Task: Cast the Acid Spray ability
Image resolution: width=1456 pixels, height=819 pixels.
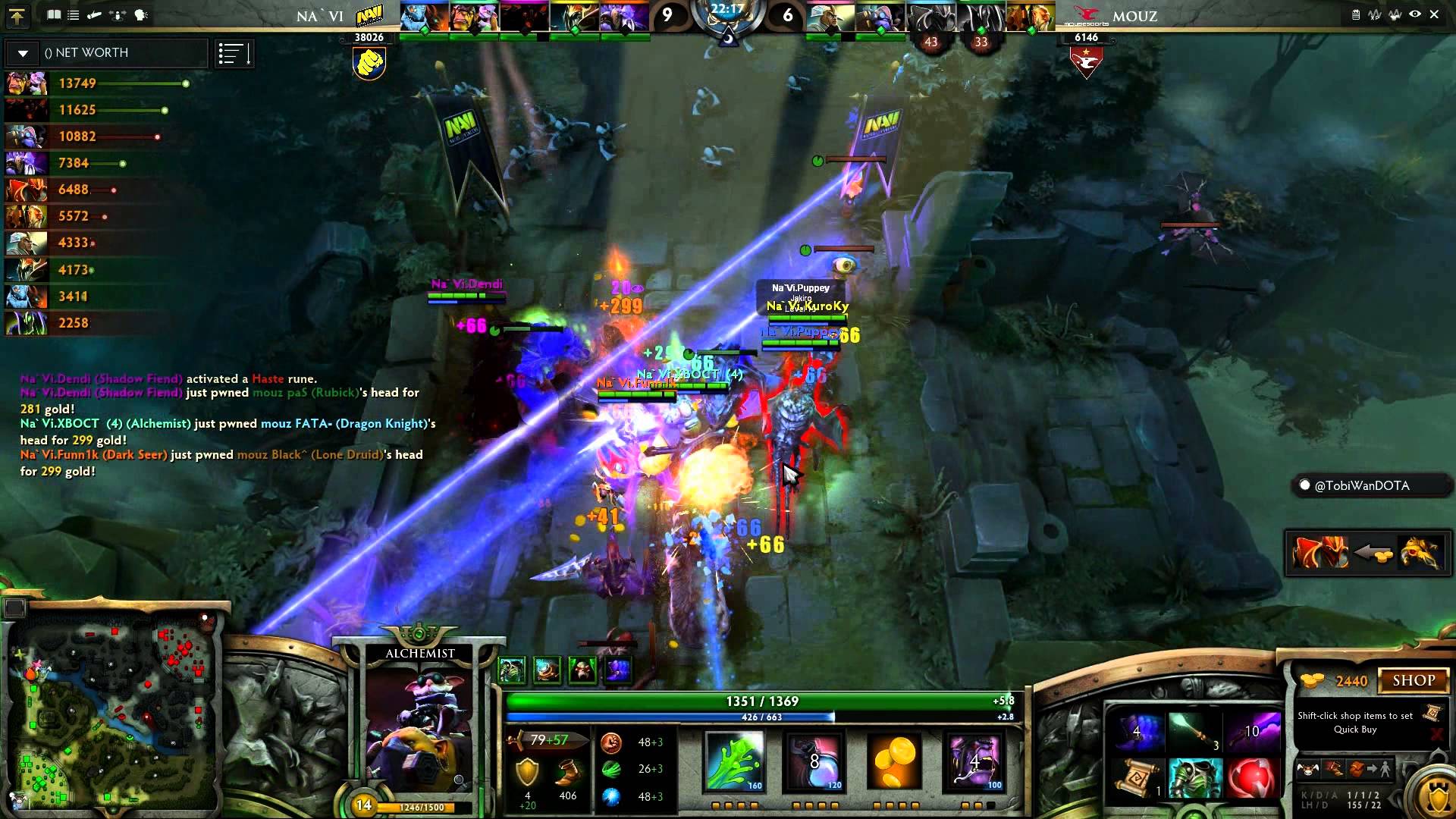Action: coord(732,762)
